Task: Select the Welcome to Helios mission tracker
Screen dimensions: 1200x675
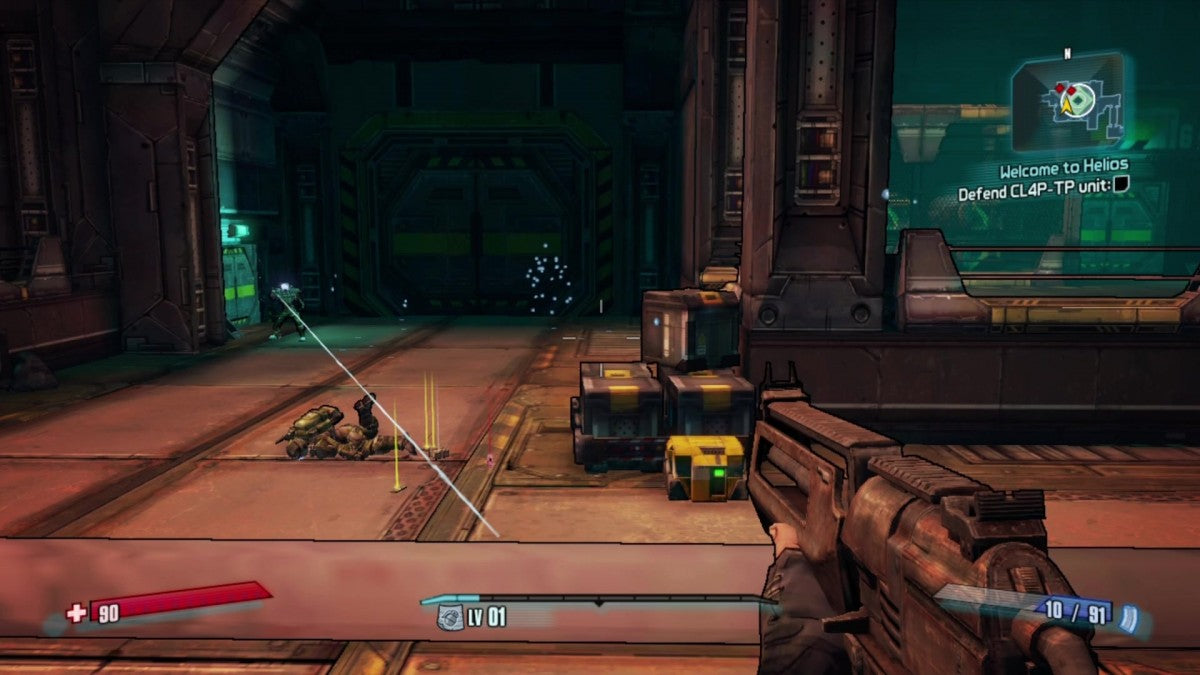Action: point(1063,165)
